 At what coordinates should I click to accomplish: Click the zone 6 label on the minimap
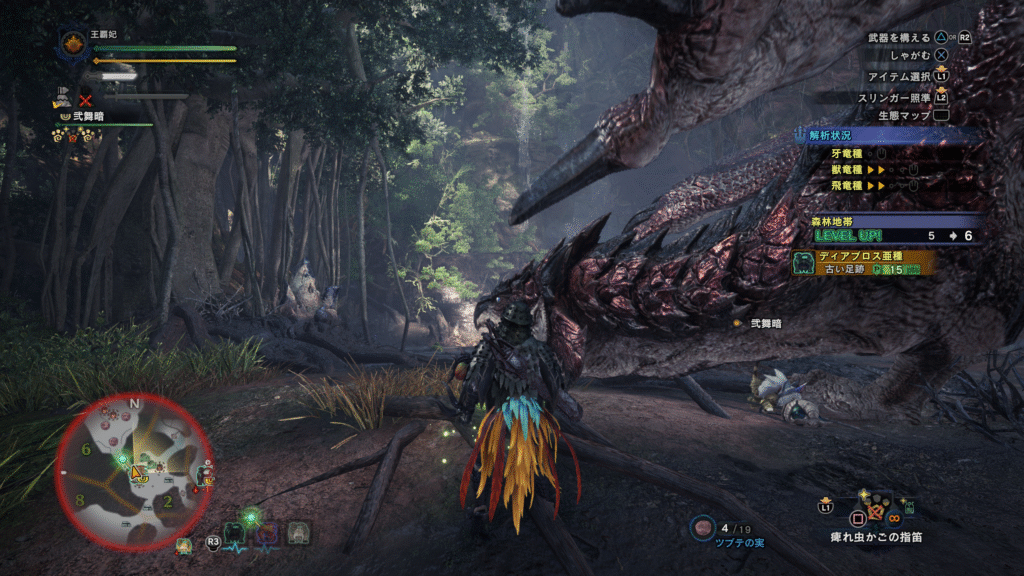point(87,450)
